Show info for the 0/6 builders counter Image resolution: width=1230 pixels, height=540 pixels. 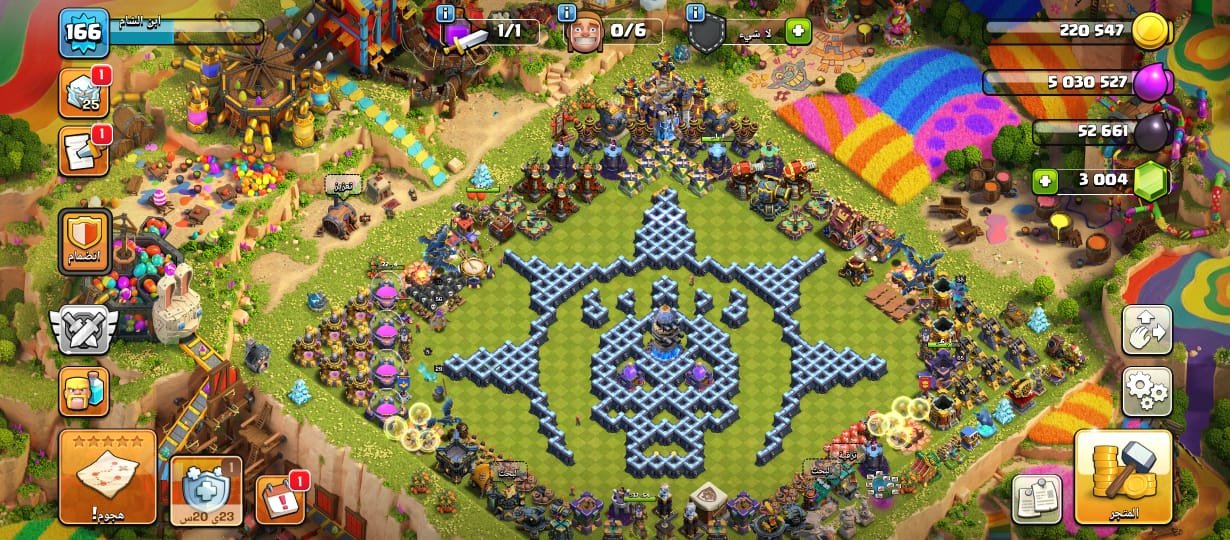(x=568, y=13)
